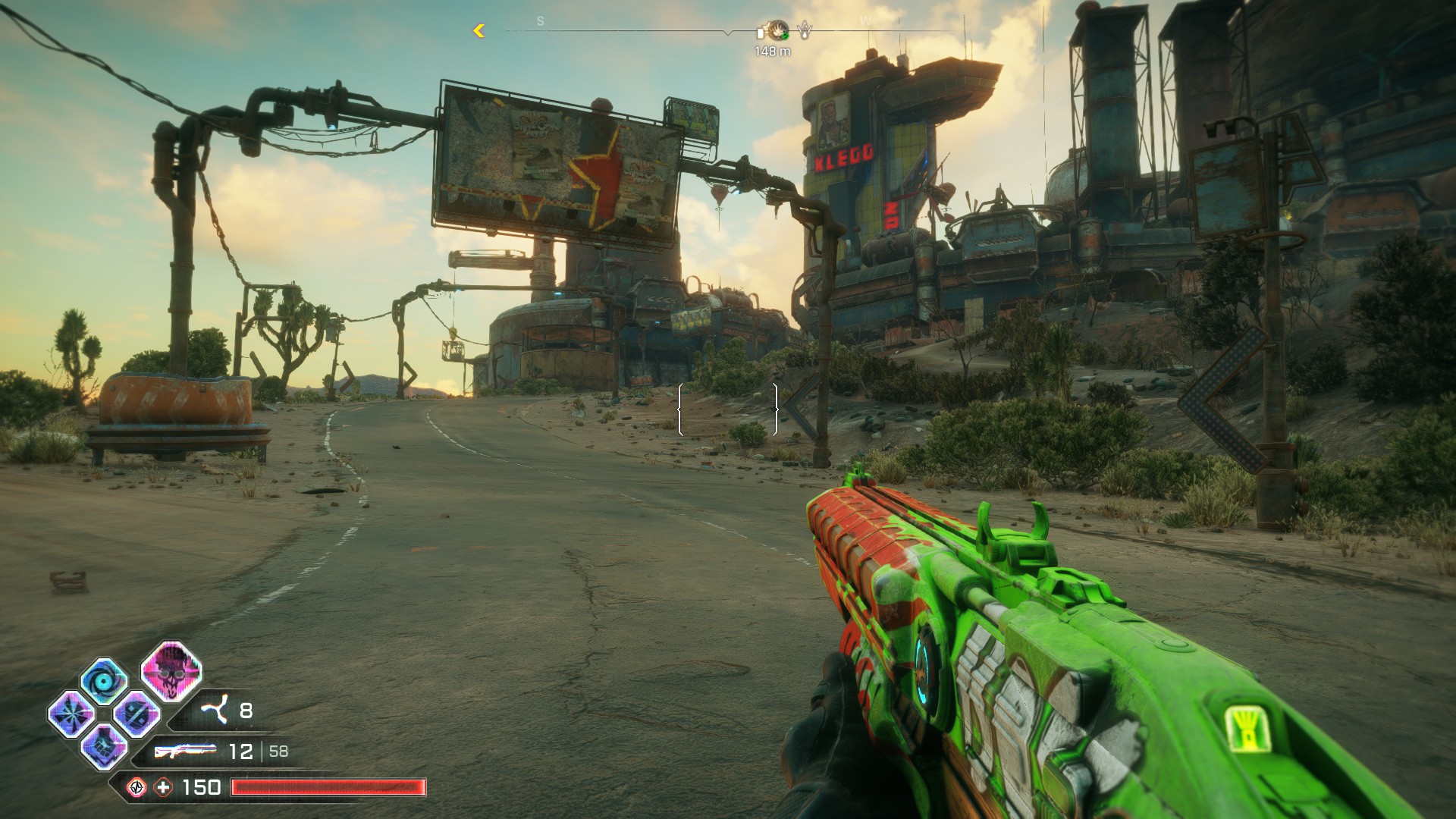Select the yellow arrow compass marker
This screenshot has height=819, width=1456.
pos(479,31)
